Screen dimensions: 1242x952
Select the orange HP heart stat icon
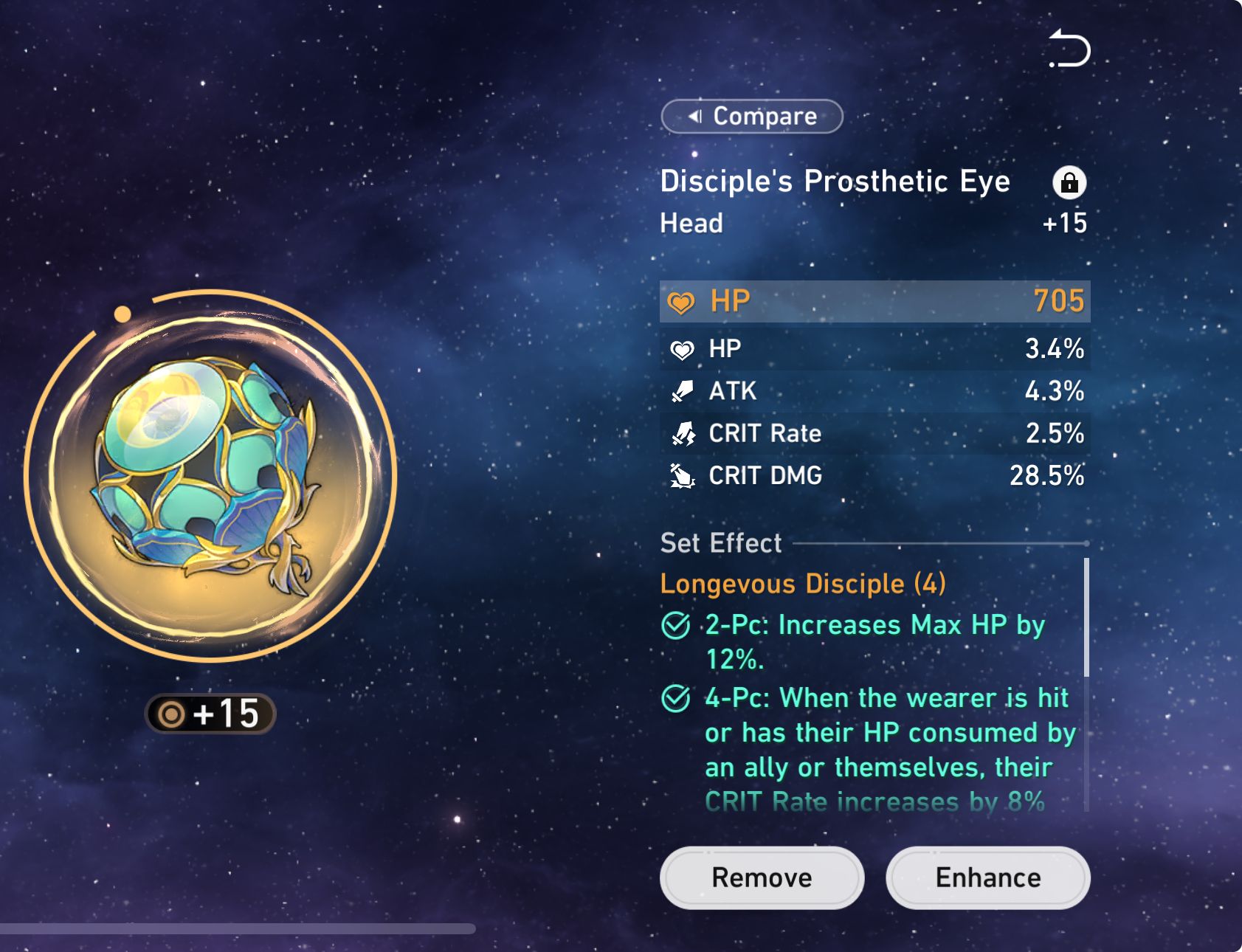tap(683, 301)
